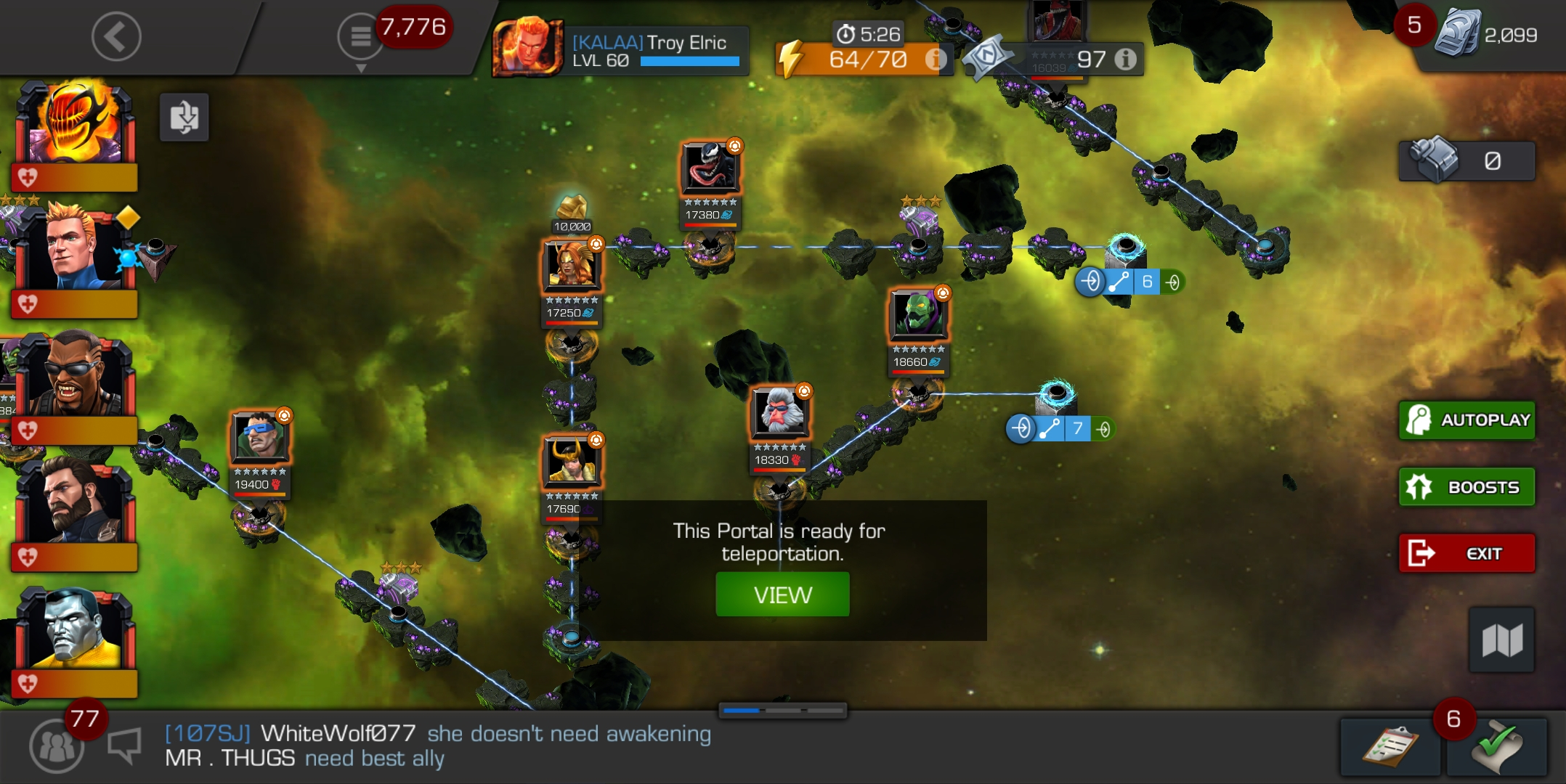This screenshot has height=784, width=1566.
Task: Tap Troy Elric's champion portrait
Action: click(530, 49)
